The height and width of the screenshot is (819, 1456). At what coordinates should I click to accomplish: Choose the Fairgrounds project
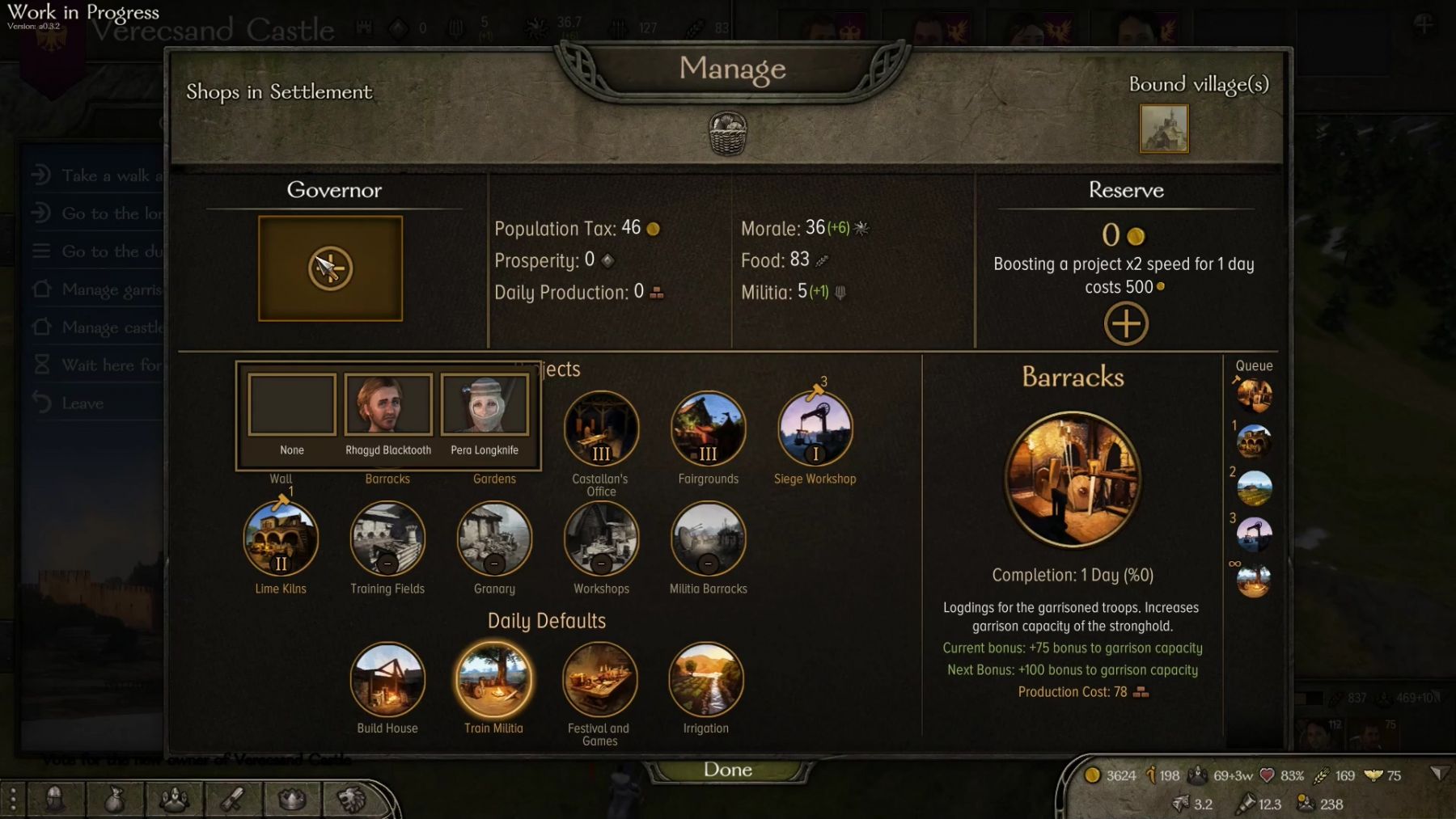(x=708, y=428)
